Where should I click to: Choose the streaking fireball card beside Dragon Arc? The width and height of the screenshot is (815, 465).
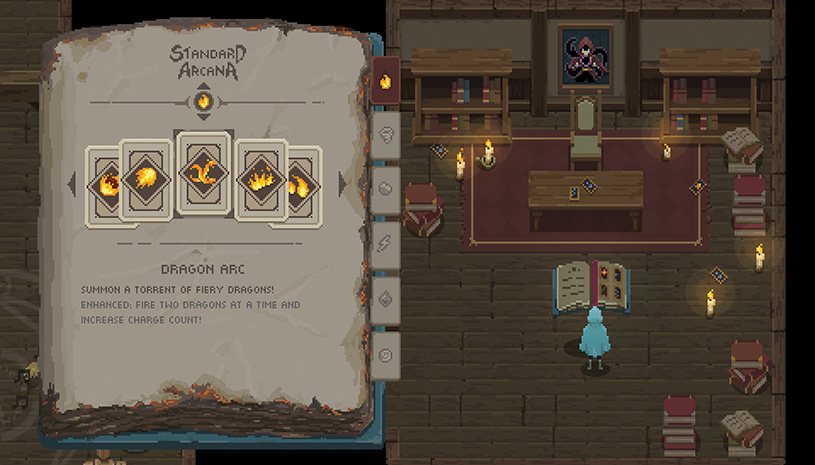(144, 179)
